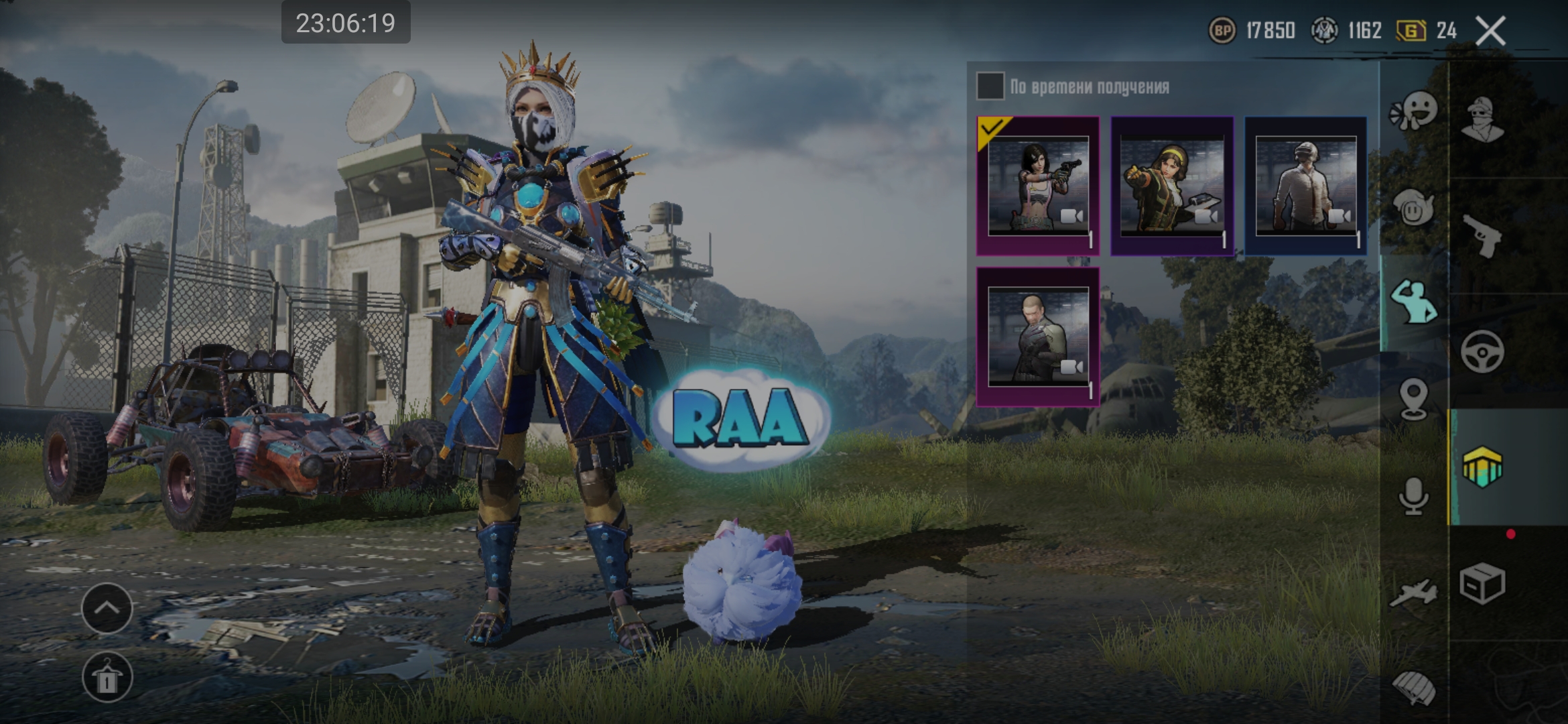Open the pistol weapons tab
Image resolution: width=1568 pixels, height=724 pixels.
1482,235
